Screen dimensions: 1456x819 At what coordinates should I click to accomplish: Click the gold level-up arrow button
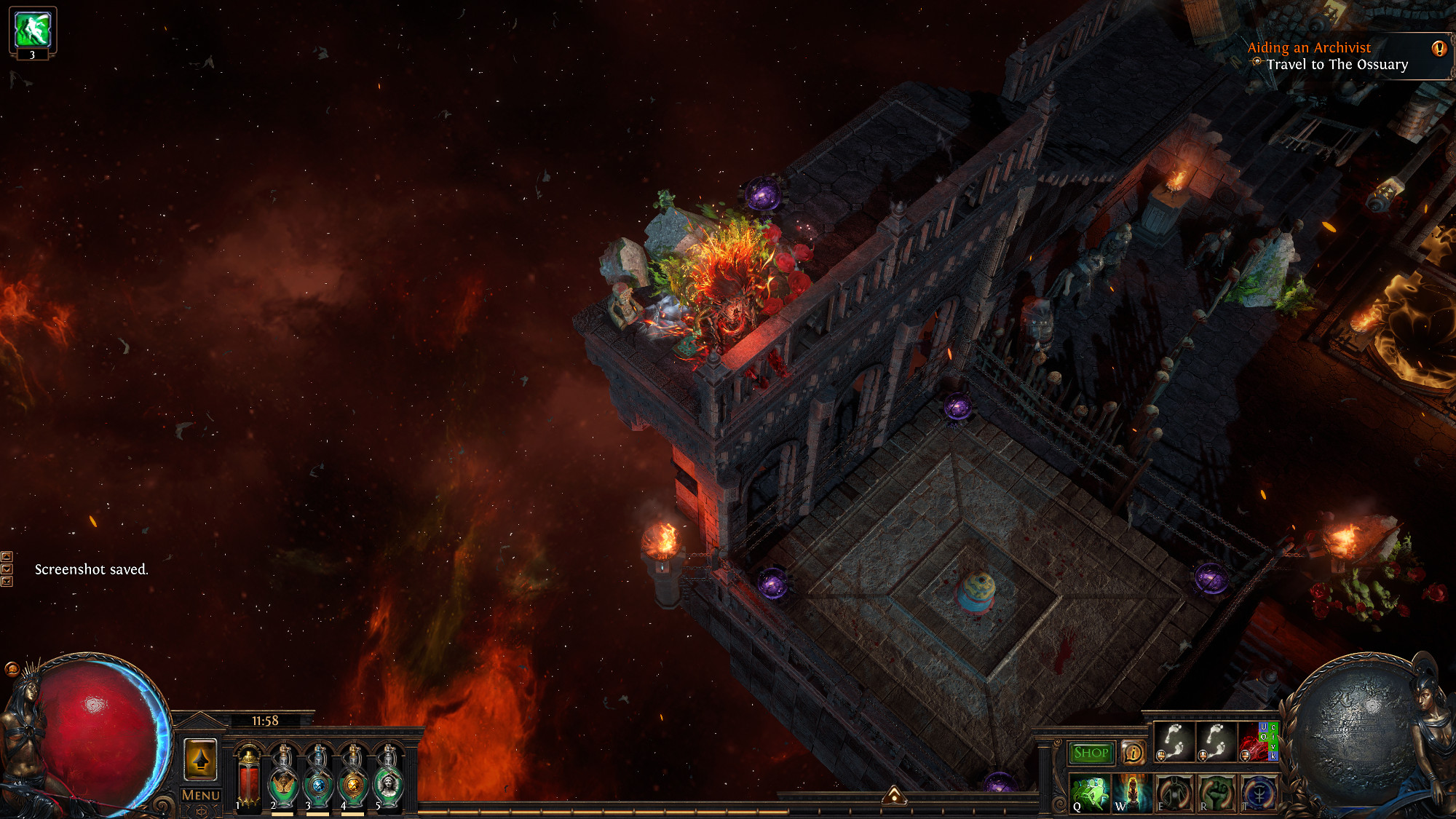point(200,760)
